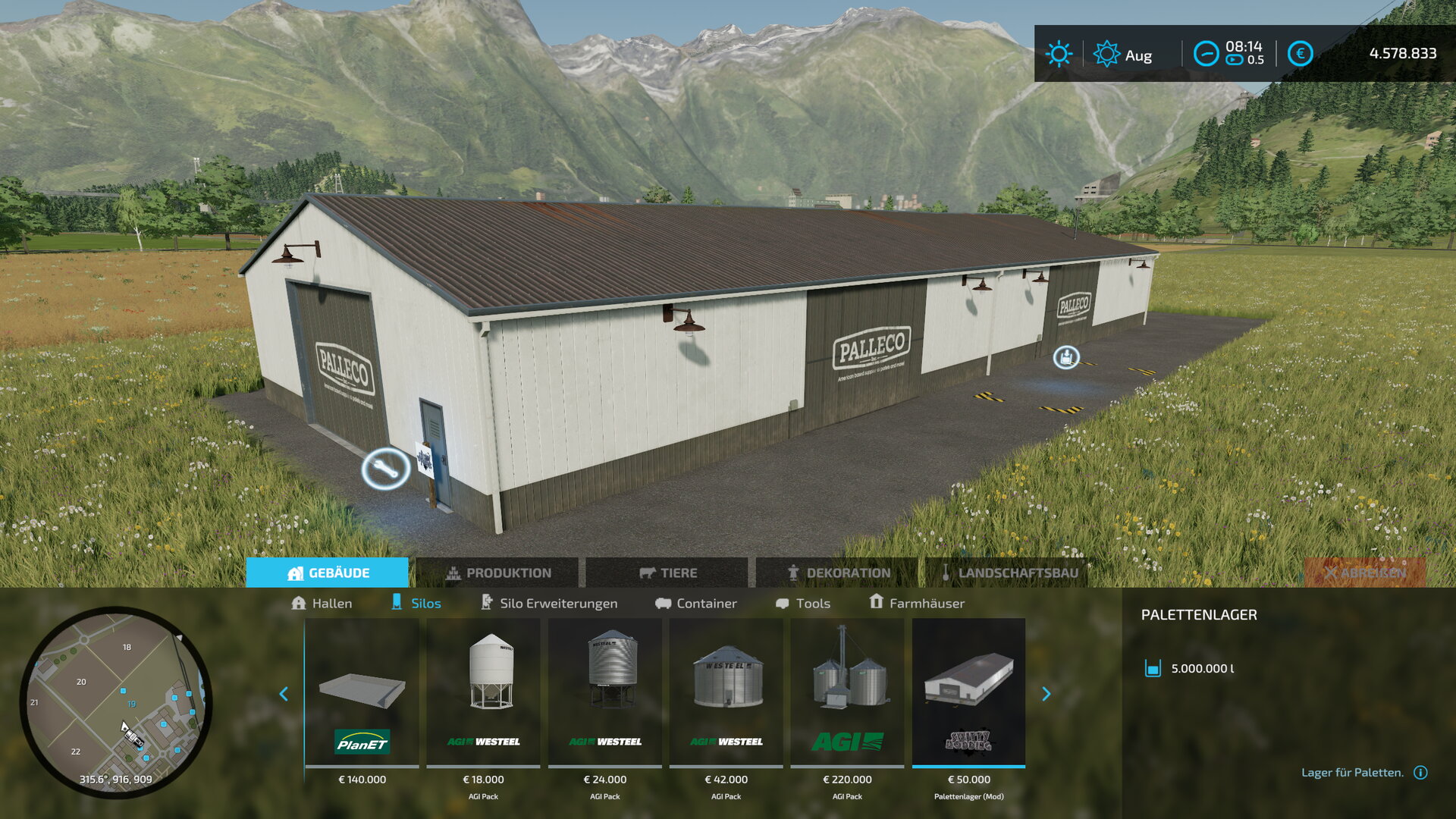Click the circular minimap
The height and width of the screenshot is (819, 1456).
click(116, 701)
